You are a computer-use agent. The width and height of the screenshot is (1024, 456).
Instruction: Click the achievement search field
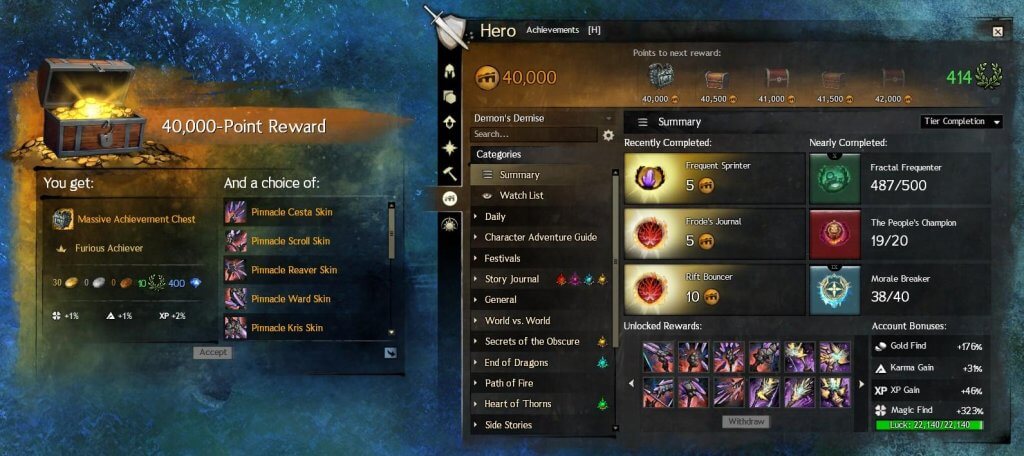click(x=533, y=134)
